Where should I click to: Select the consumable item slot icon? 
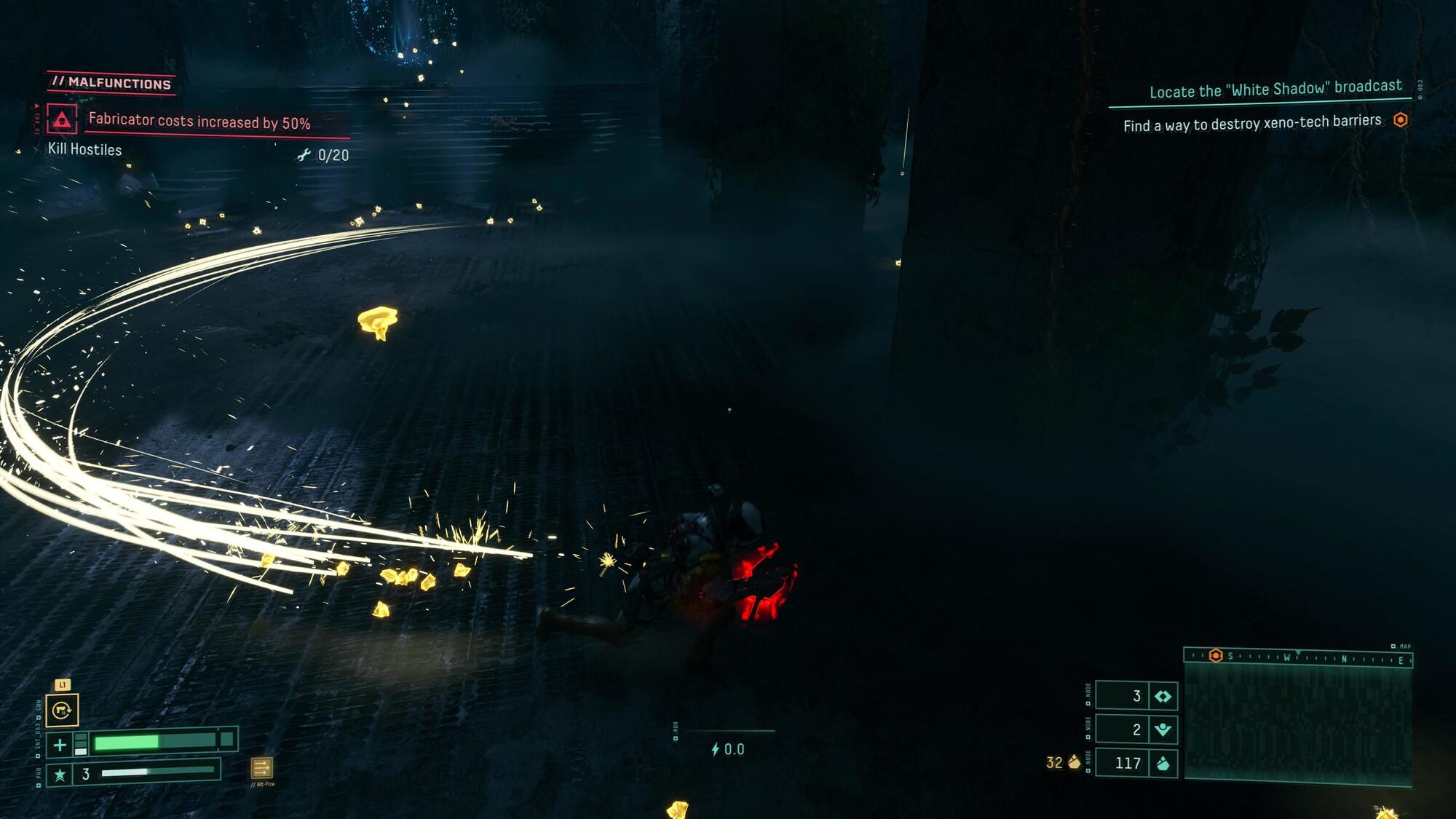[x=62, y=711]
